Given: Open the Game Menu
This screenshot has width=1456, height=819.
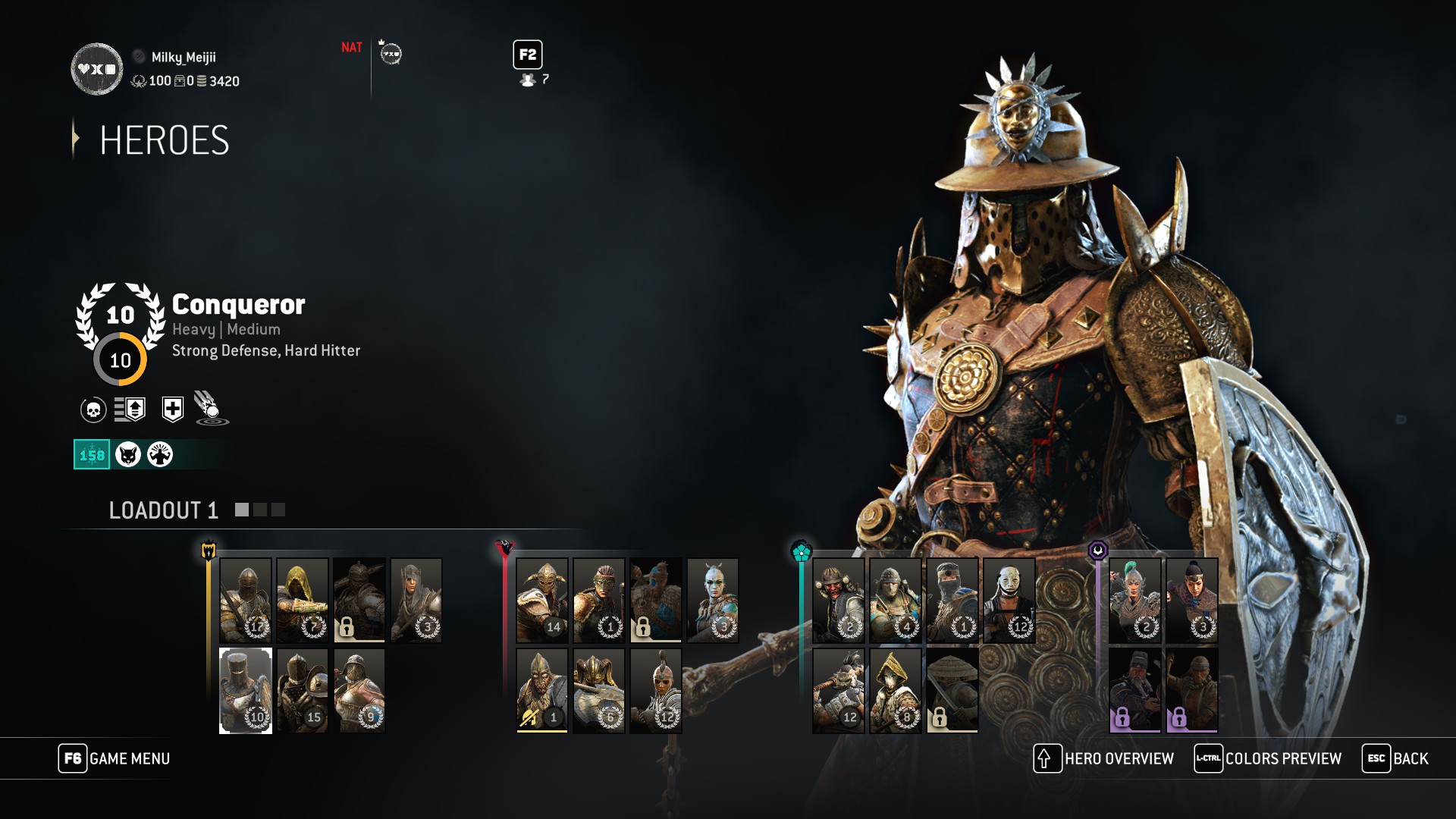Looking at the screenshot, I should tap(115, 758).
